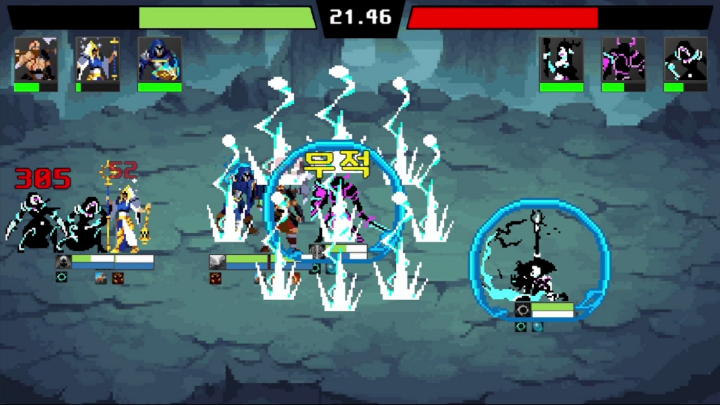Screen dimensions: 720x405
Task: Select the shadow hooded figure enemy portrait
Action: pyautogui.click(x=685, y=59)
